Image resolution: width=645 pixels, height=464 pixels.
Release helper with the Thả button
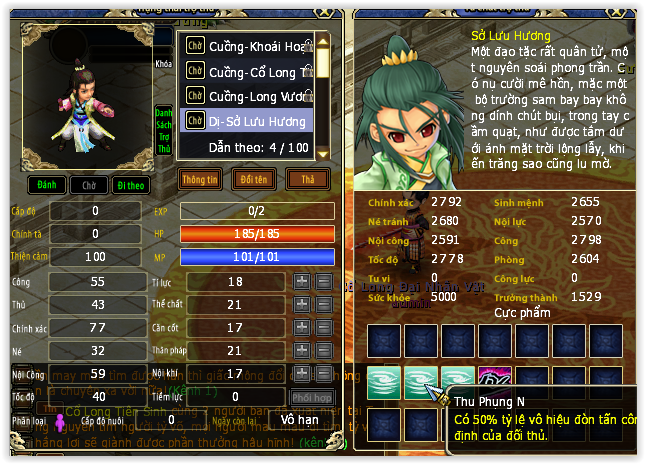tap(307, 179)
